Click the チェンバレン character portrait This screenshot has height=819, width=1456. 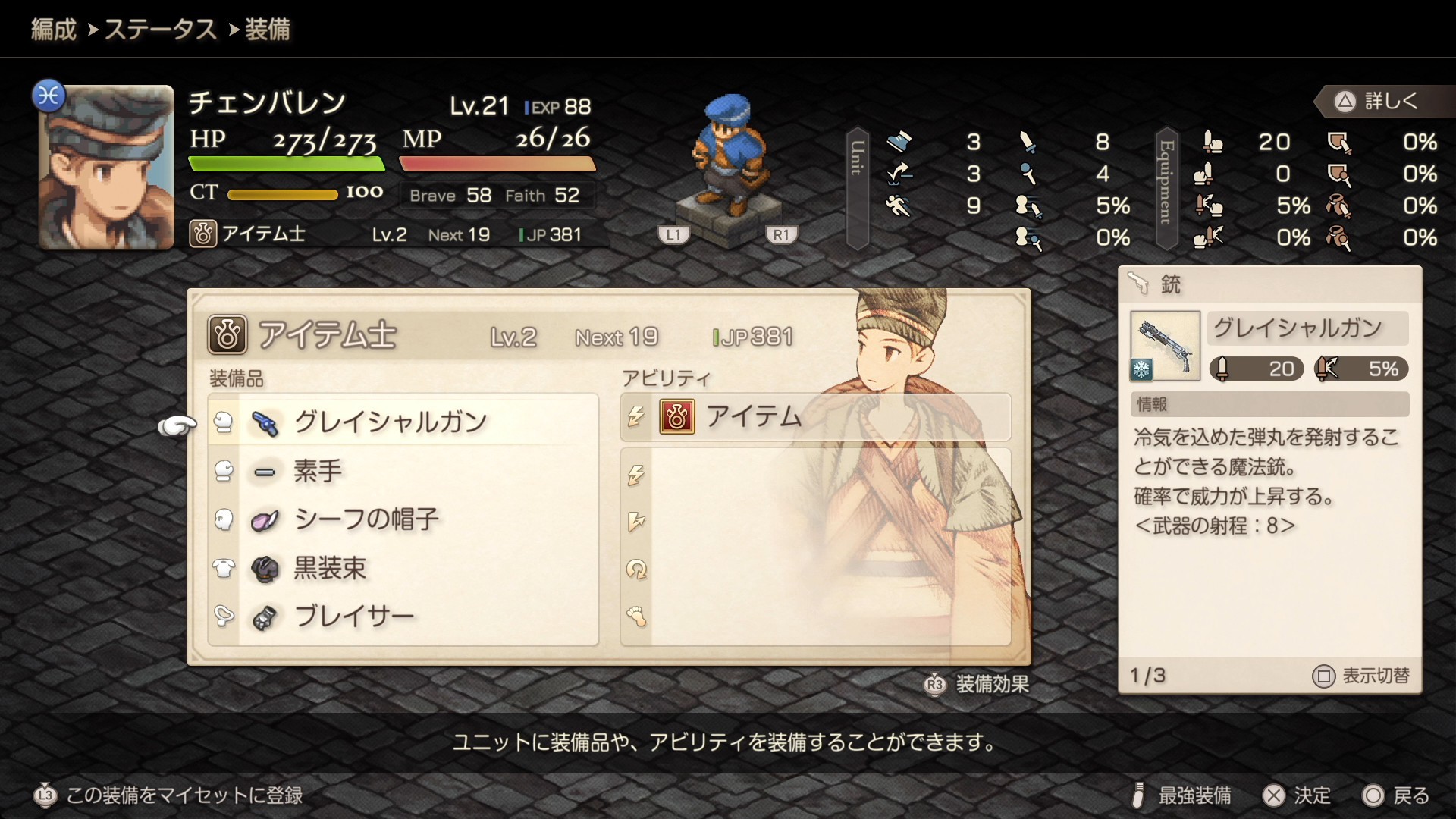(106, 167)
